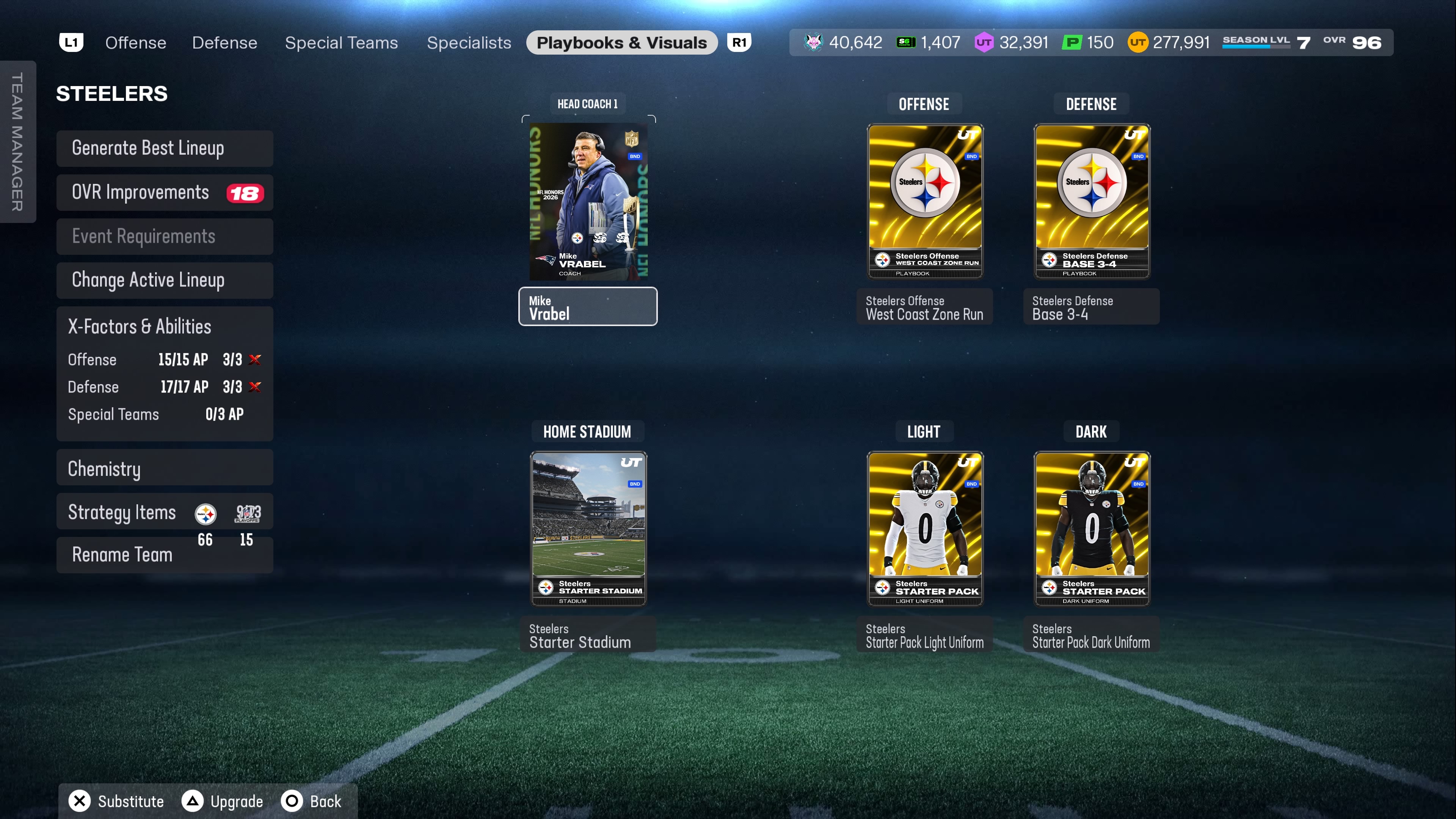
Task: Select Change Active Lineup
Action: pos(165,280)
